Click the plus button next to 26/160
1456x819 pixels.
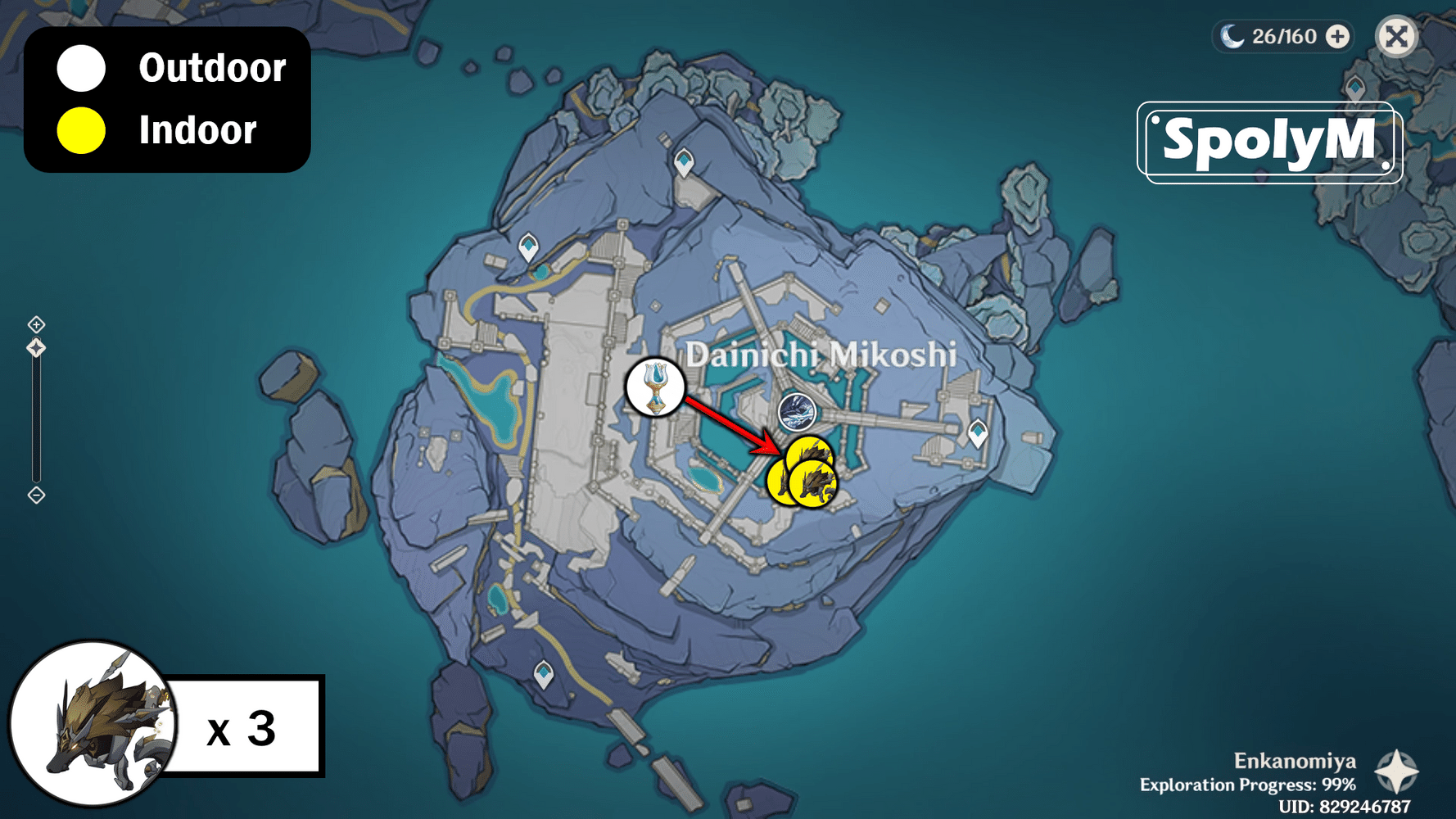(x=1336, y=36)
